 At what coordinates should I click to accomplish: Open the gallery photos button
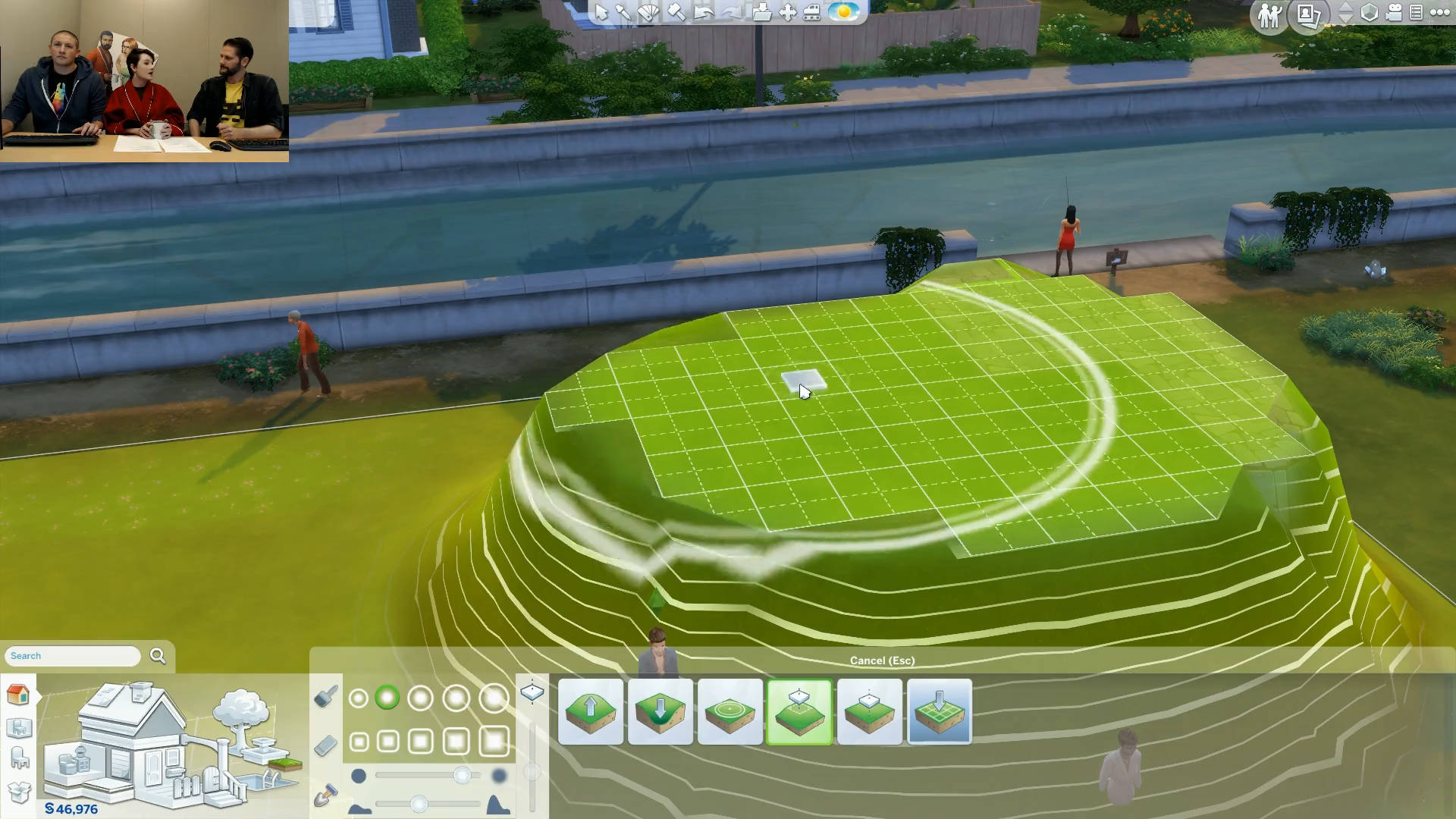pos(1310,14)
